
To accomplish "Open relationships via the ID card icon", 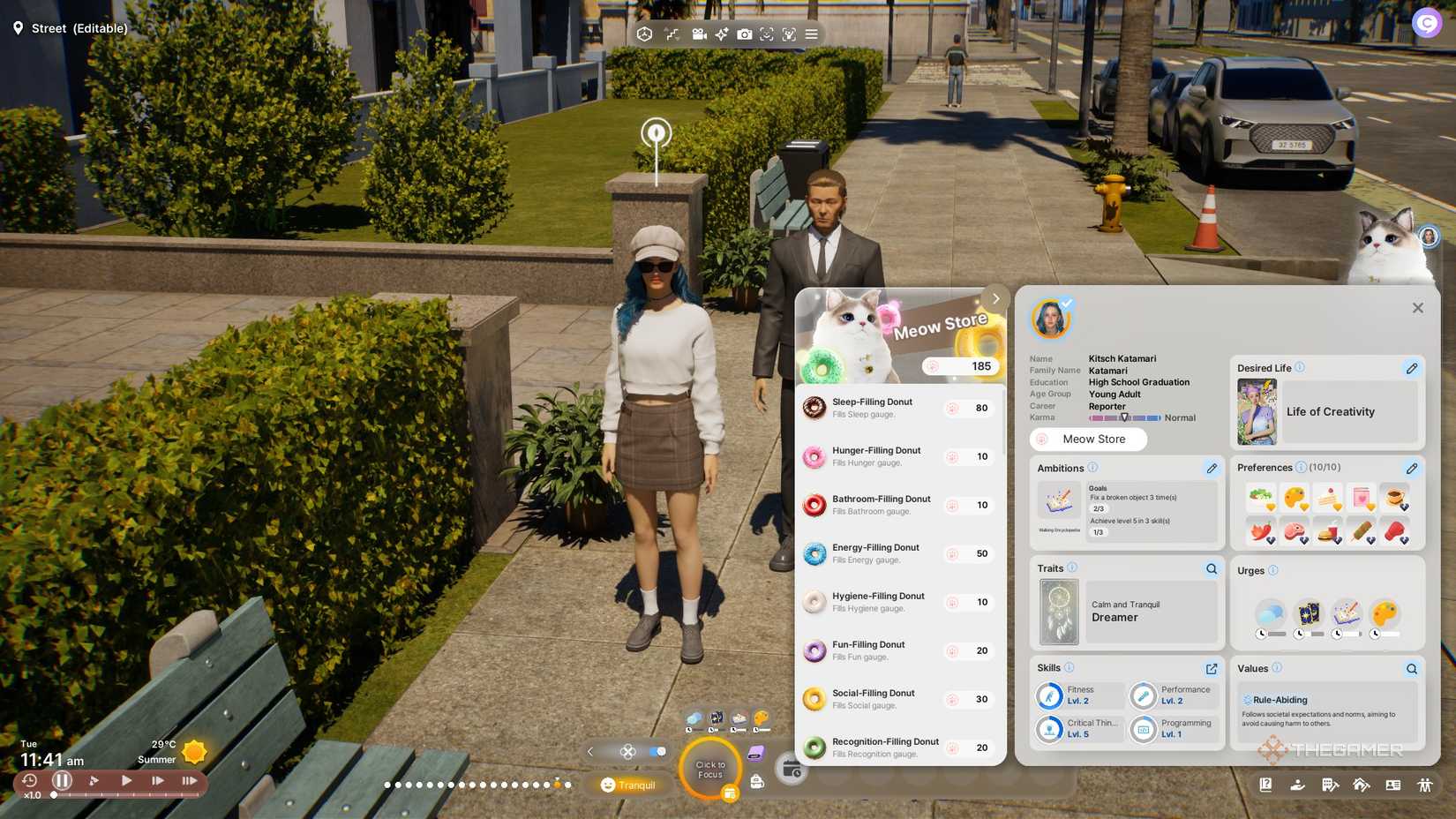I will click(x=1394, y=784).
